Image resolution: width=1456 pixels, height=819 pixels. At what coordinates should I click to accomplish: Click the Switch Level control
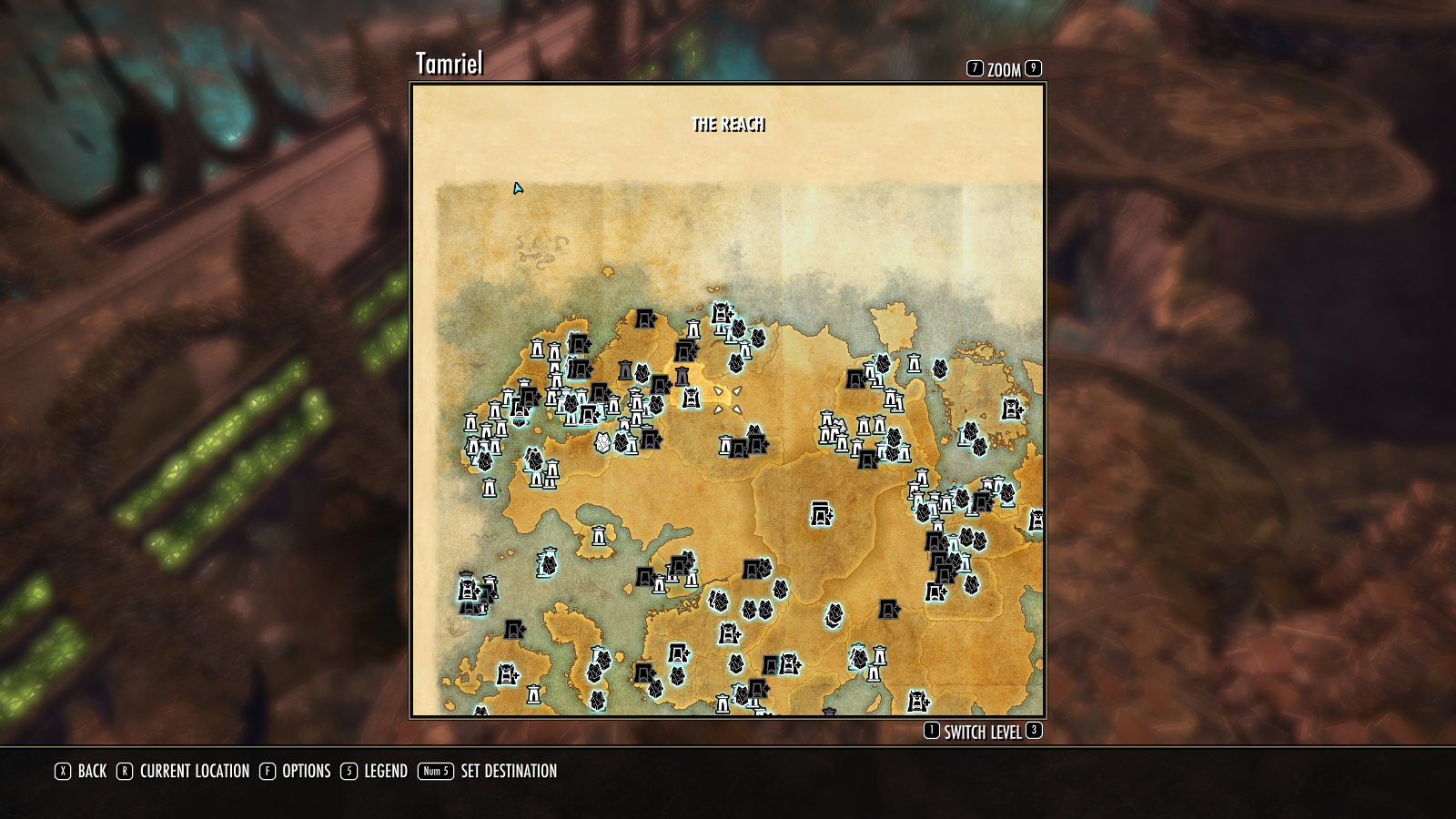click(x=982, y=733)
